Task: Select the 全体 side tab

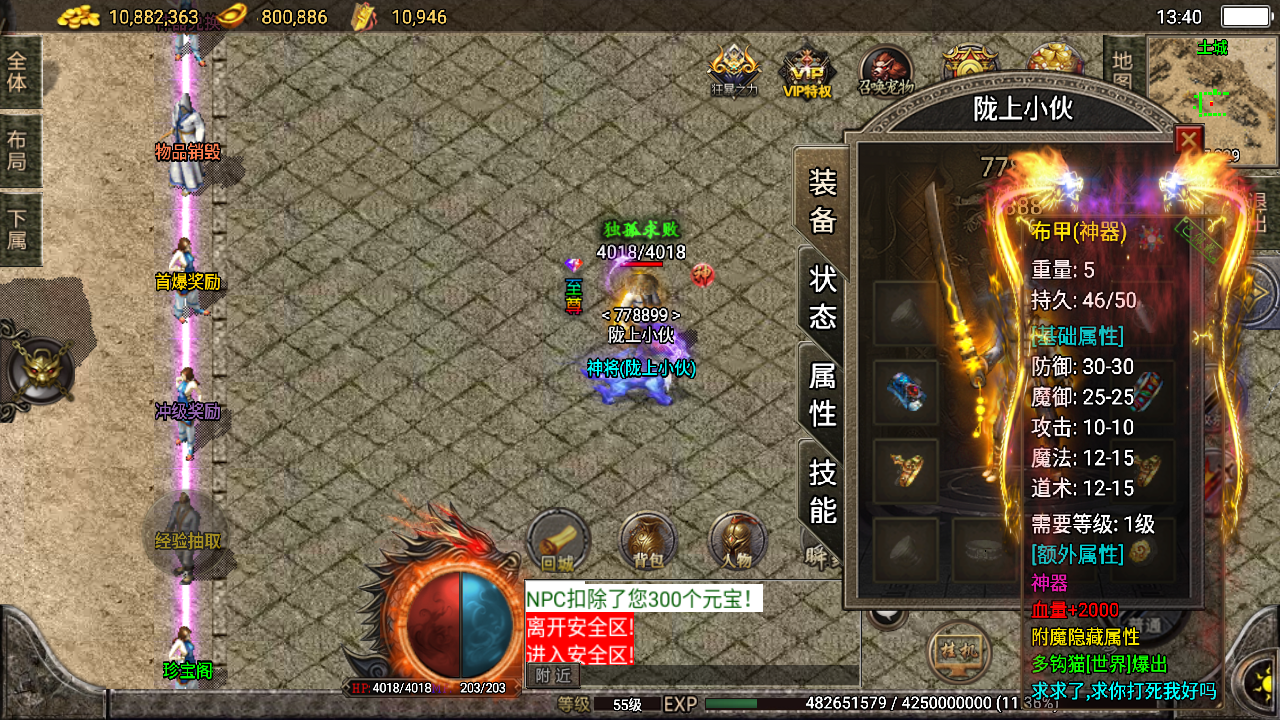Action: 18,70
